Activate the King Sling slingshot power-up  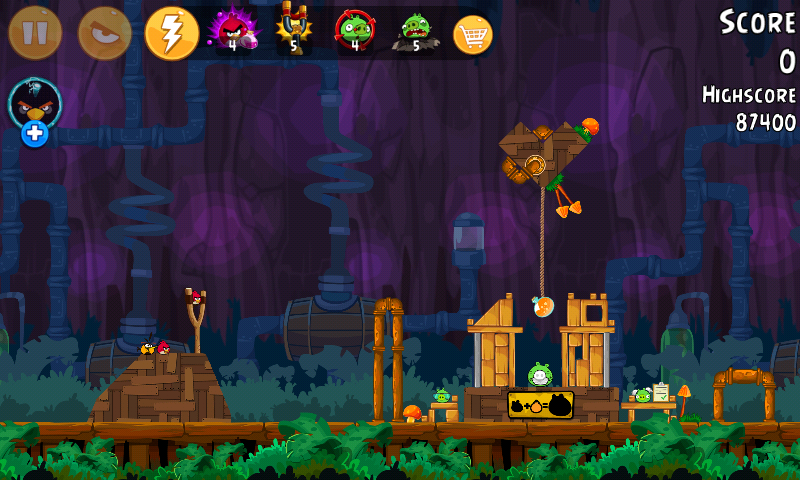[293, 31]
